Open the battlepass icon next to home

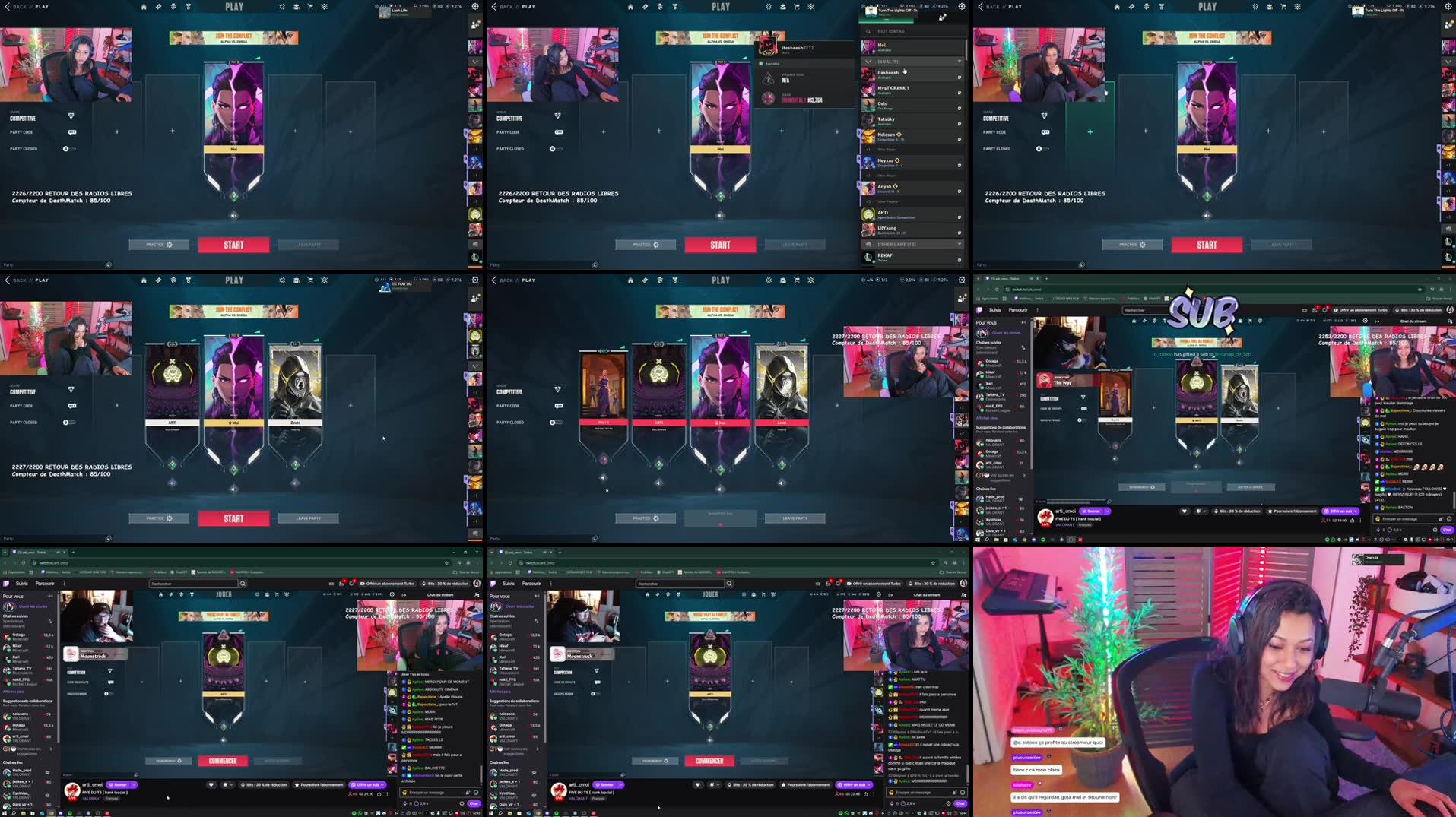[x=158, y=6]
